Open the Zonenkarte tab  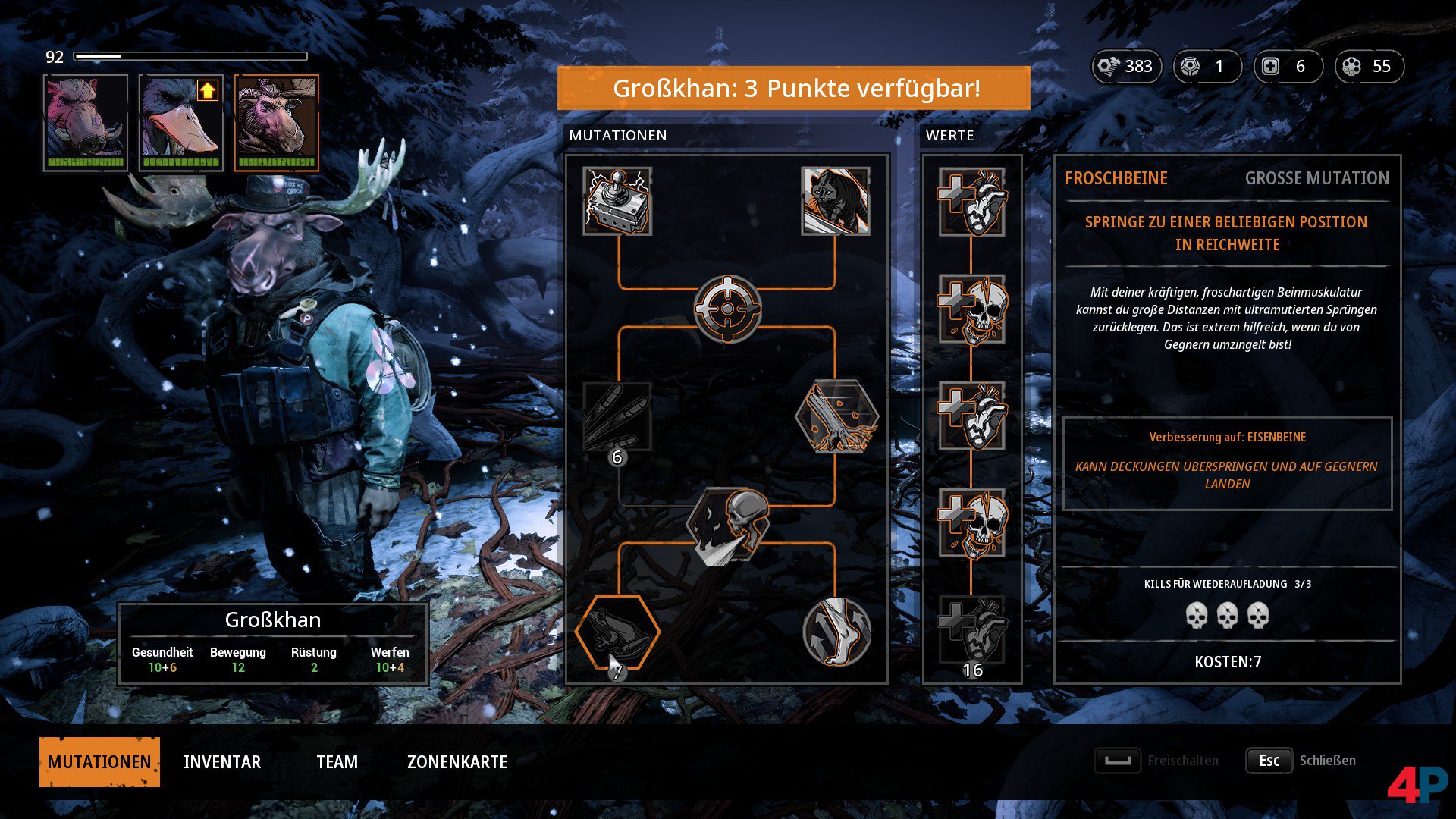coord(457,761)
